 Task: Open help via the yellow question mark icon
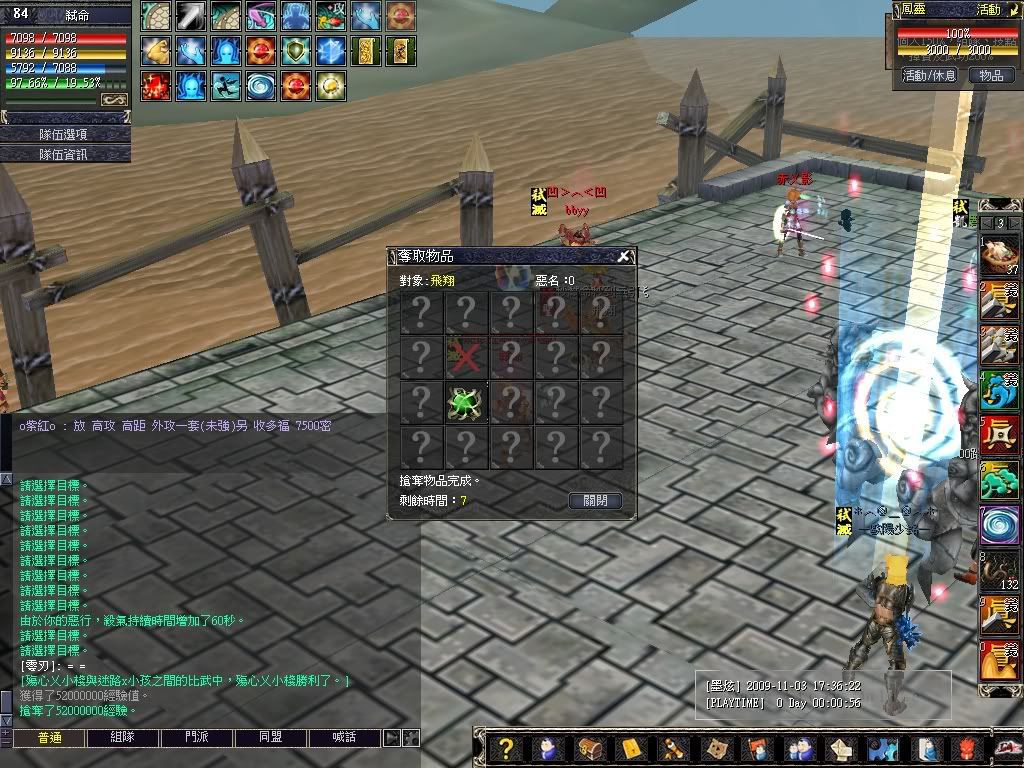(x=506, y=749)
